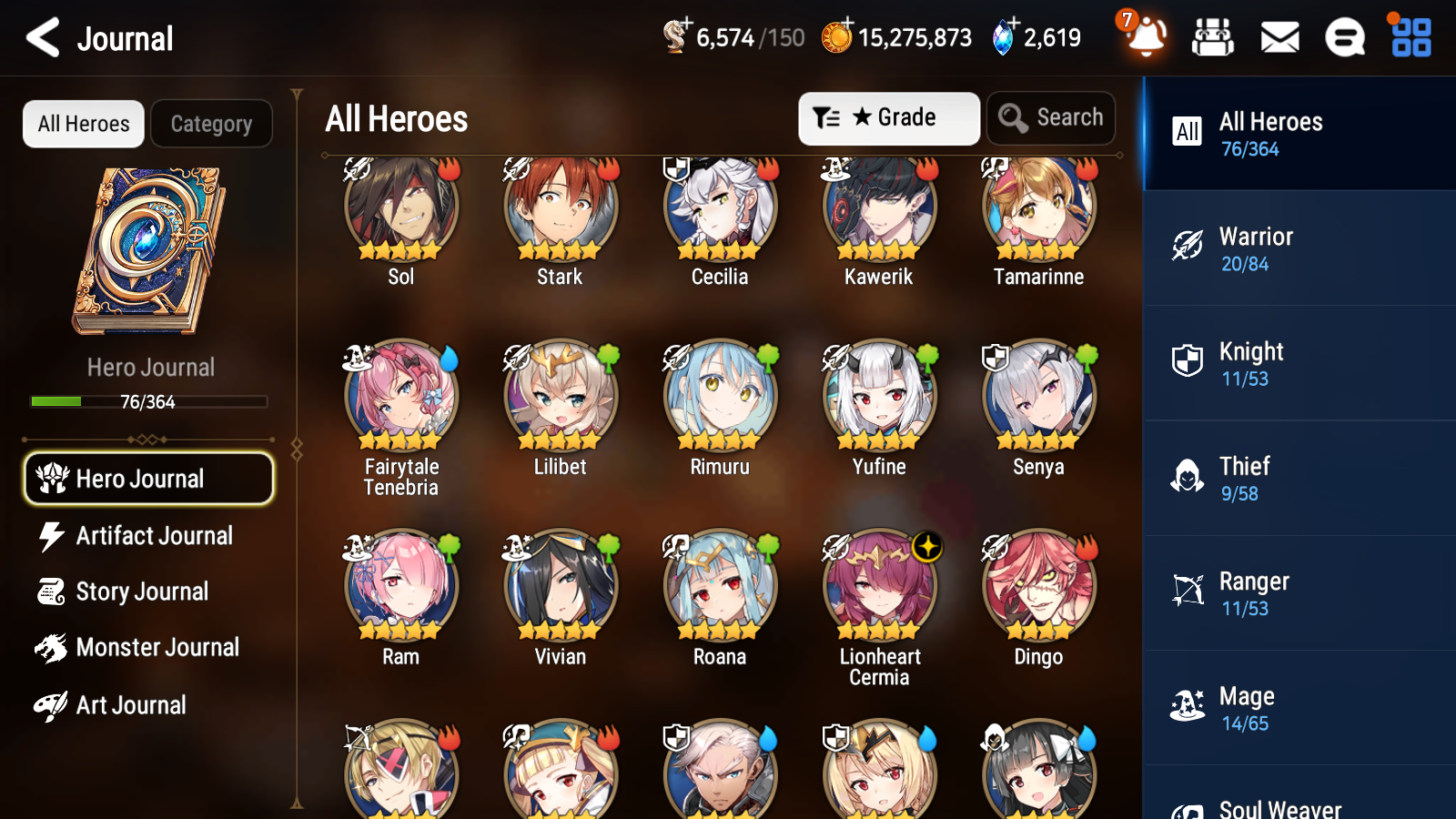Click the Search button

click(x=1050, y=117)
